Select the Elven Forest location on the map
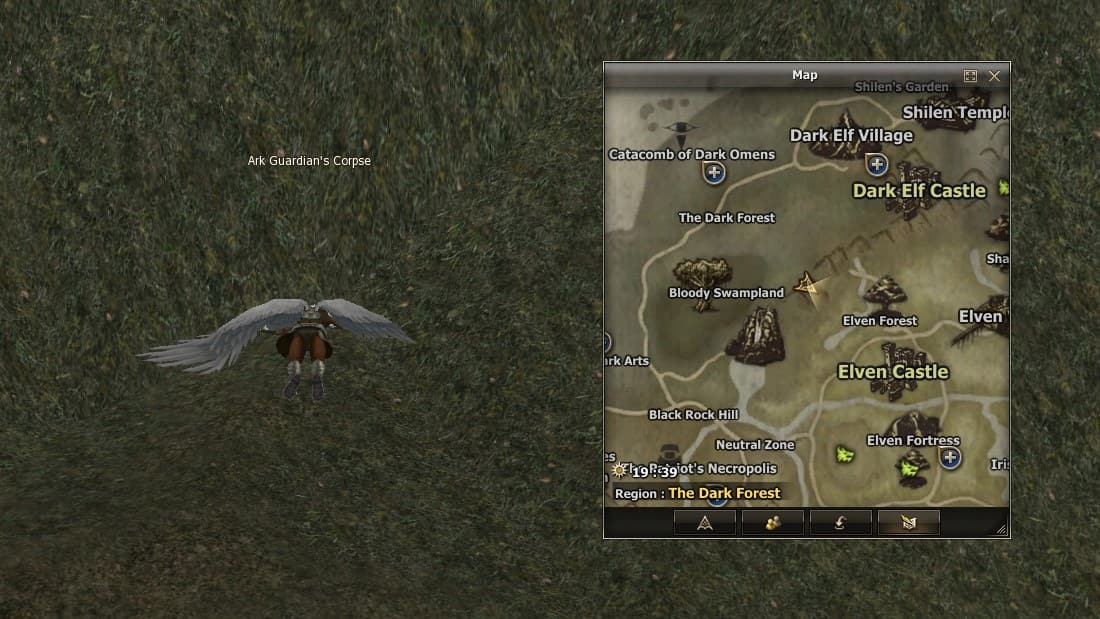 point(880,321)
